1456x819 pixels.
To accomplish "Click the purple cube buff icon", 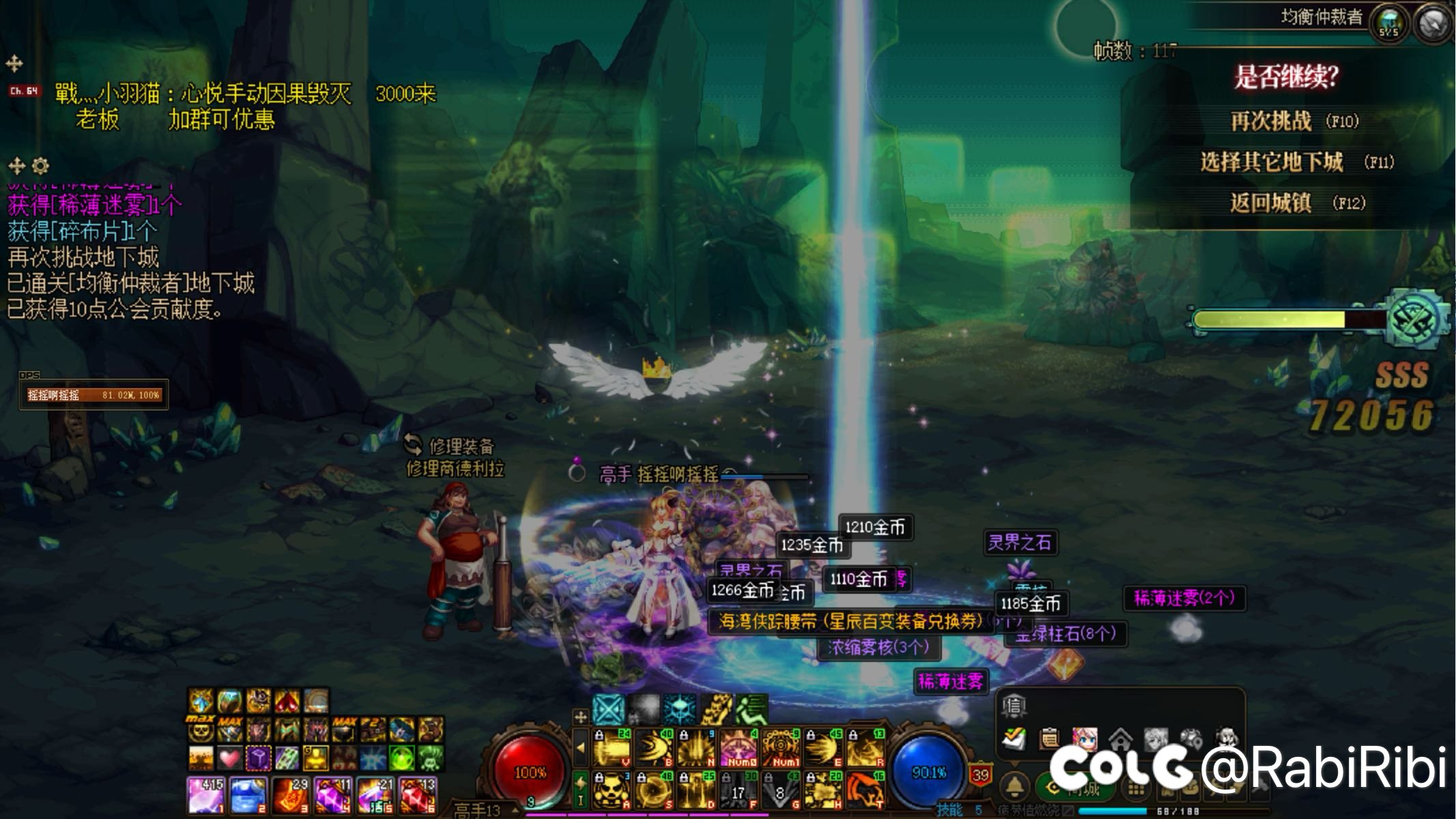I will coord(259,758).
